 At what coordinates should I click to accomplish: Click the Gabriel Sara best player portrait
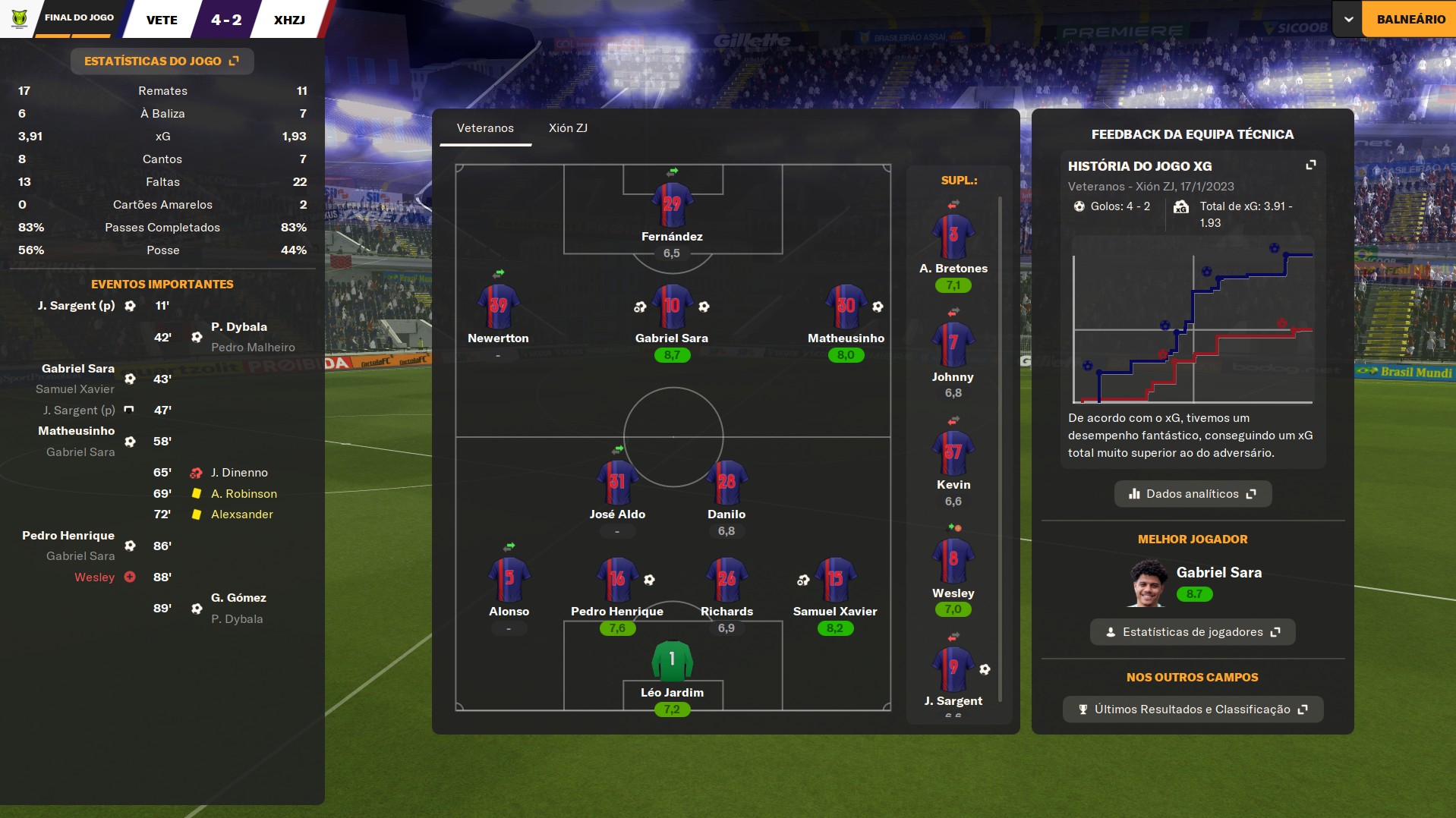(x=1148, y=583)
